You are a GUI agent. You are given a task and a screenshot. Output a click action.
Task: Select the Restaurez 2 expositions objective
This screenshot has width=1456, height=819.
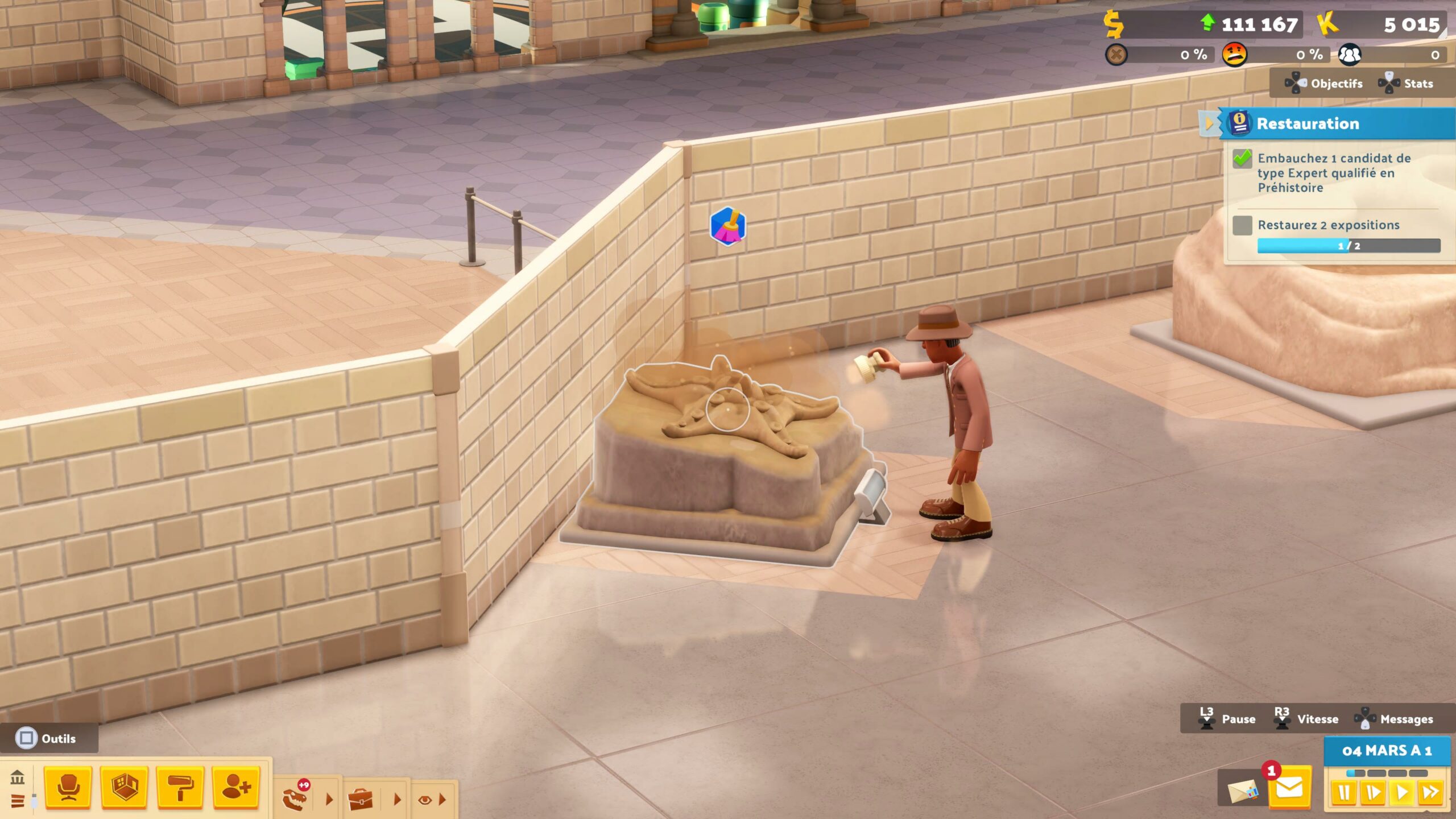[1328, 225]
